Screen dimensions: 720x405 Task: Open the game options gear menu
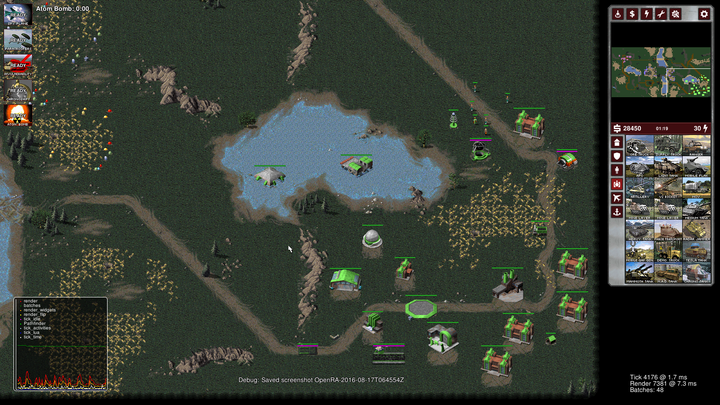coord(704,14)
